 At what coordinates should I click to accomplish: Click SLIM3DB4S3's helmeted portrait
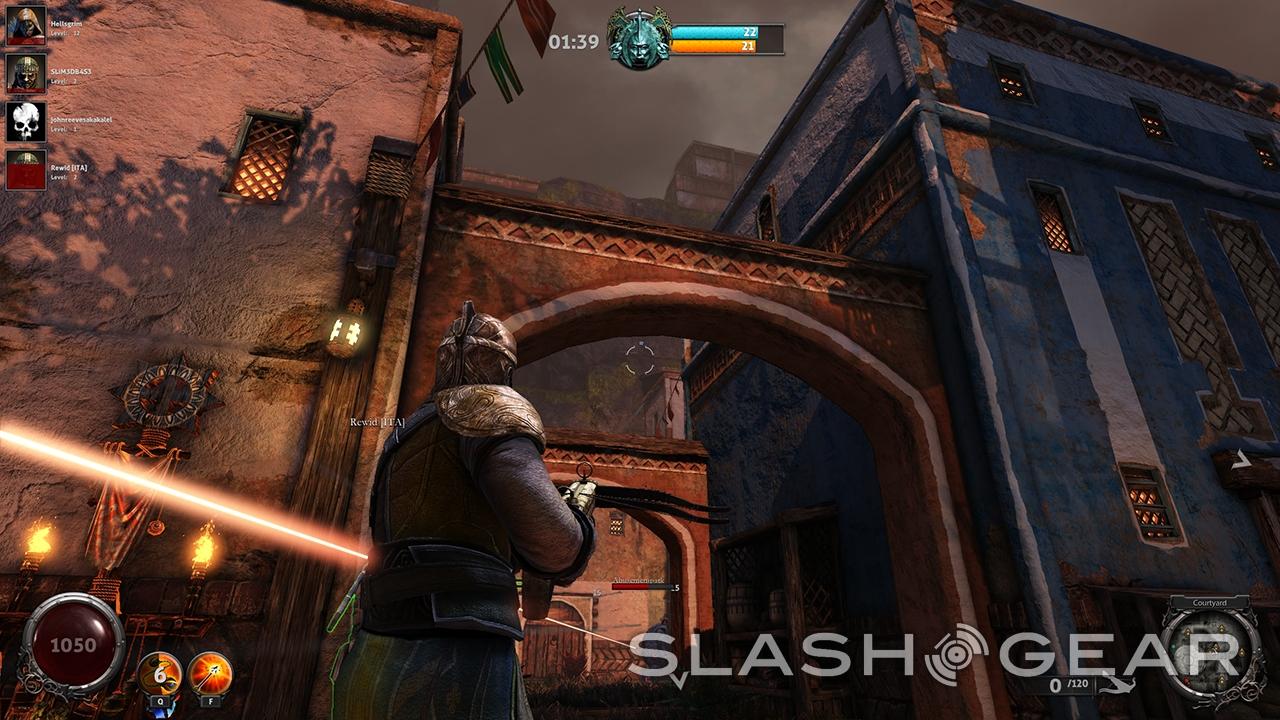(x=26, y=73)
